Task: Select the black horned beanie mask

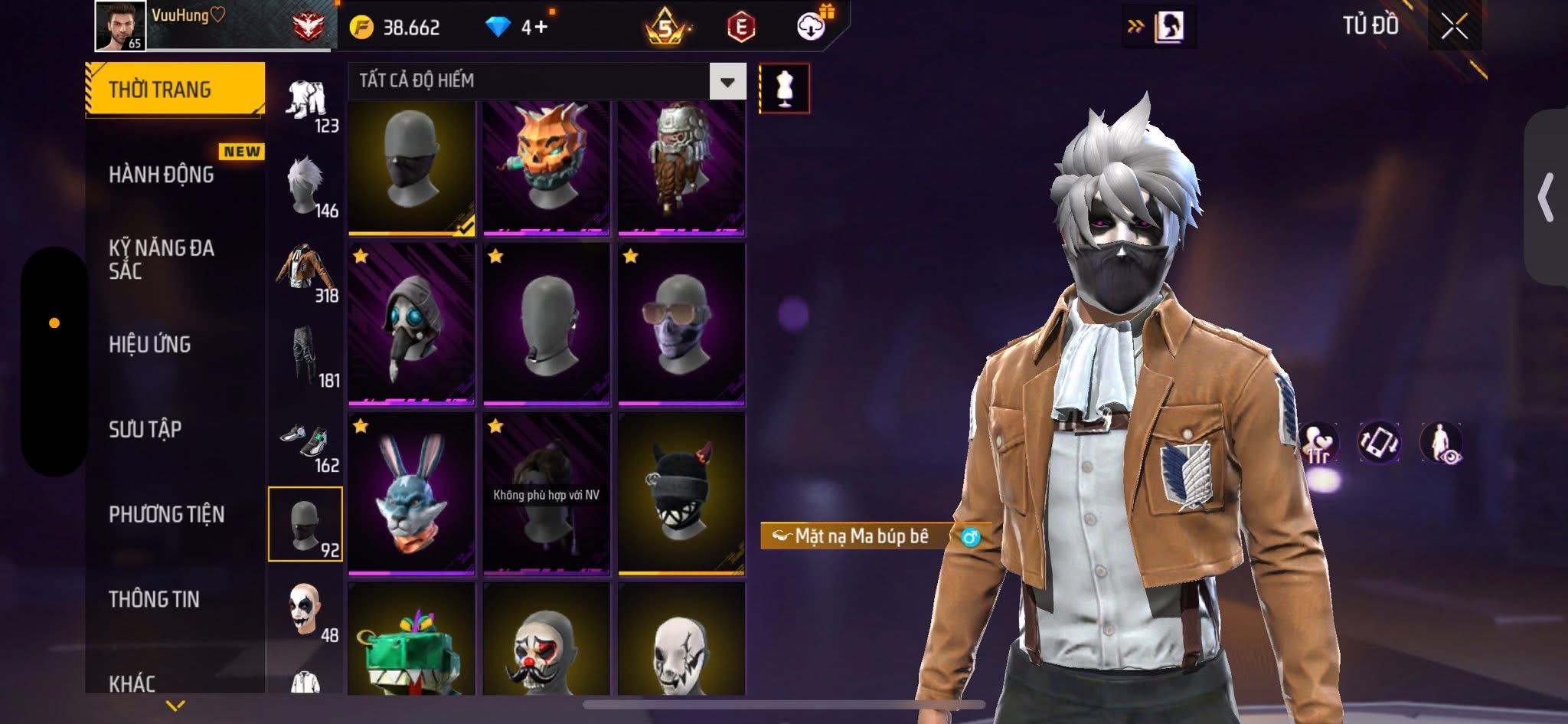Action: (x=681, y=493)
